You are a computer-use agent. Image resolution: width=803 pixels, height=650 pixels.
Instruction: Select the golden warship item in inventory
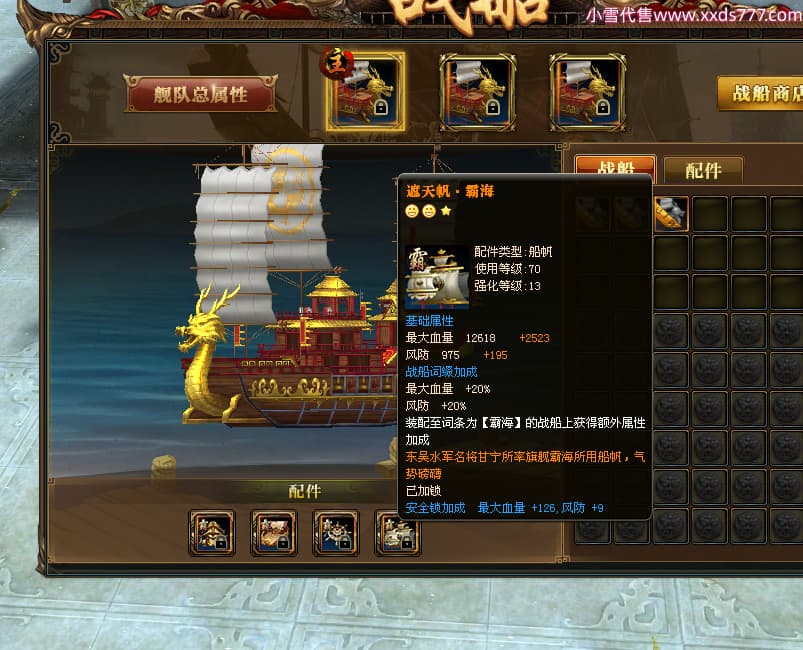pyautogui.click(x=670, y=213)
